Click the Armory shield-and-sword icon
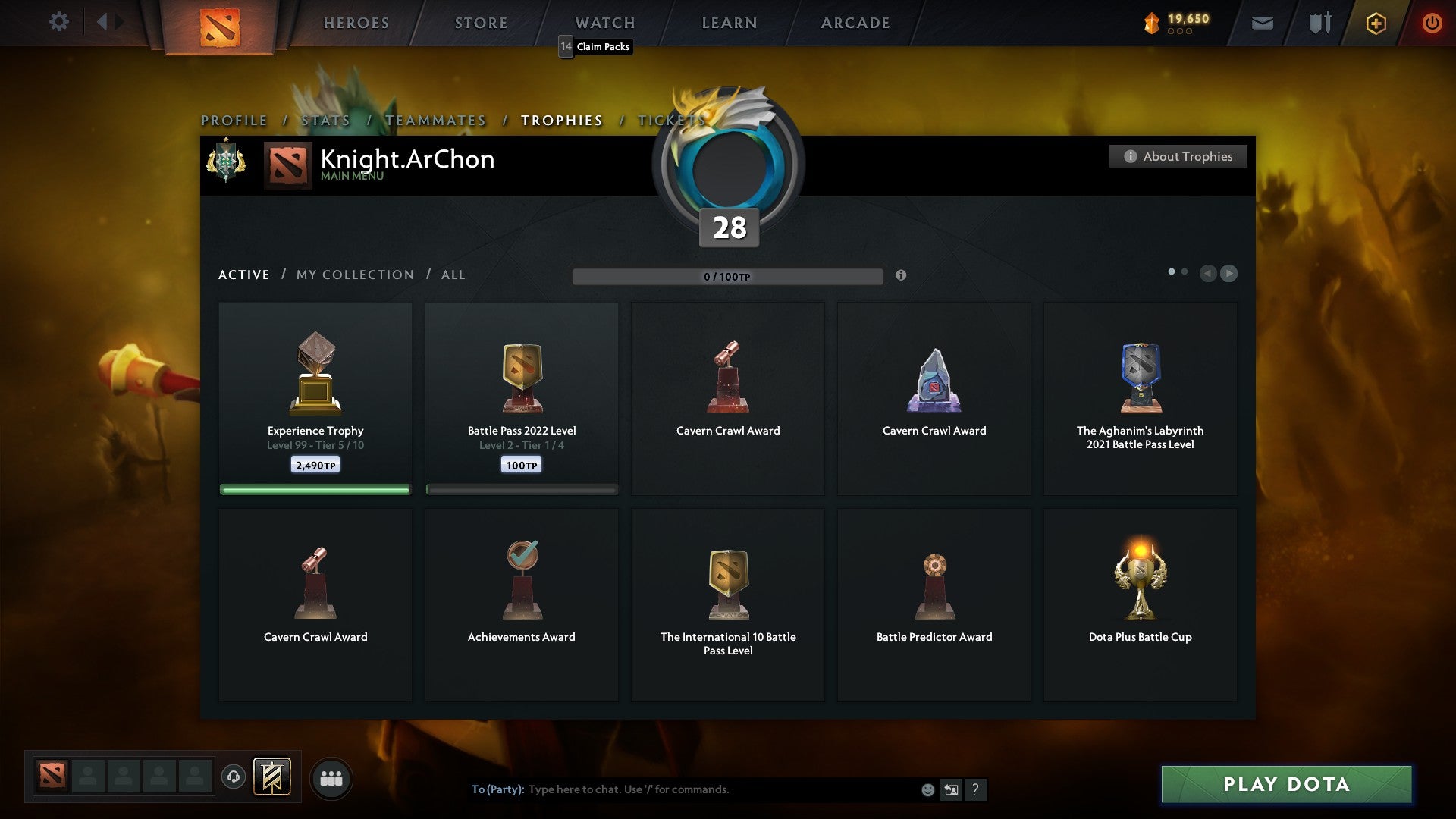The image size is (1456, 819). pyautogui.click(x=1319, y=22)
